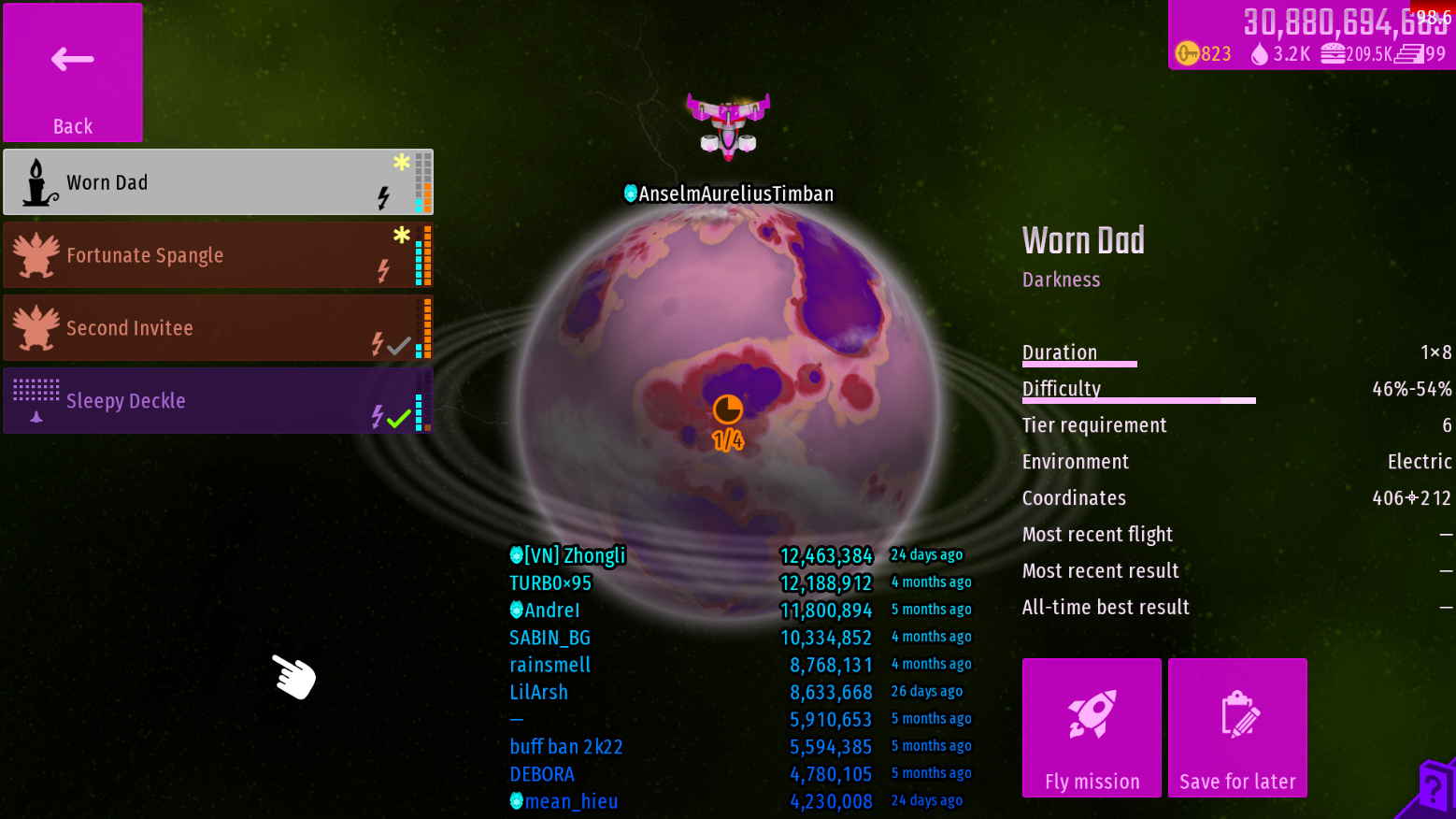Select the DEBORA leaderboard entry

coord(542,775)
